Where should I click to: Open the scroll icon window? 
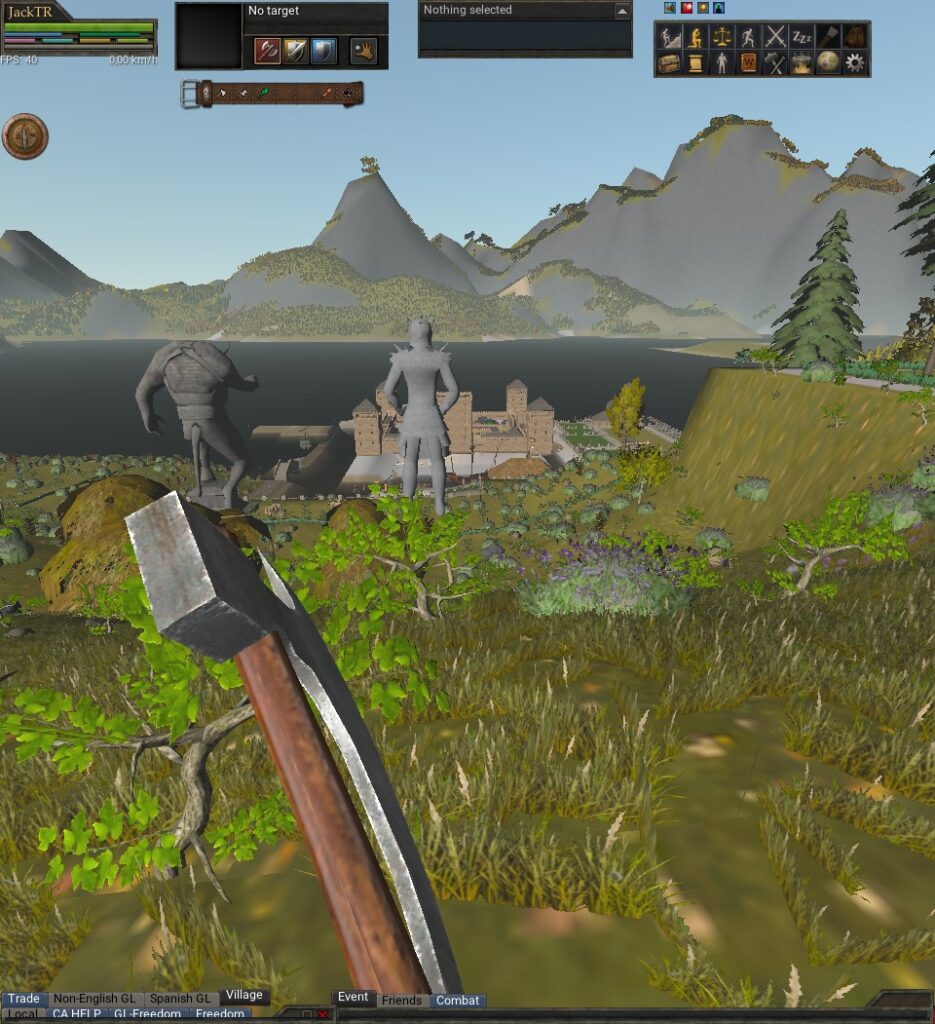(x=695, y=63)
